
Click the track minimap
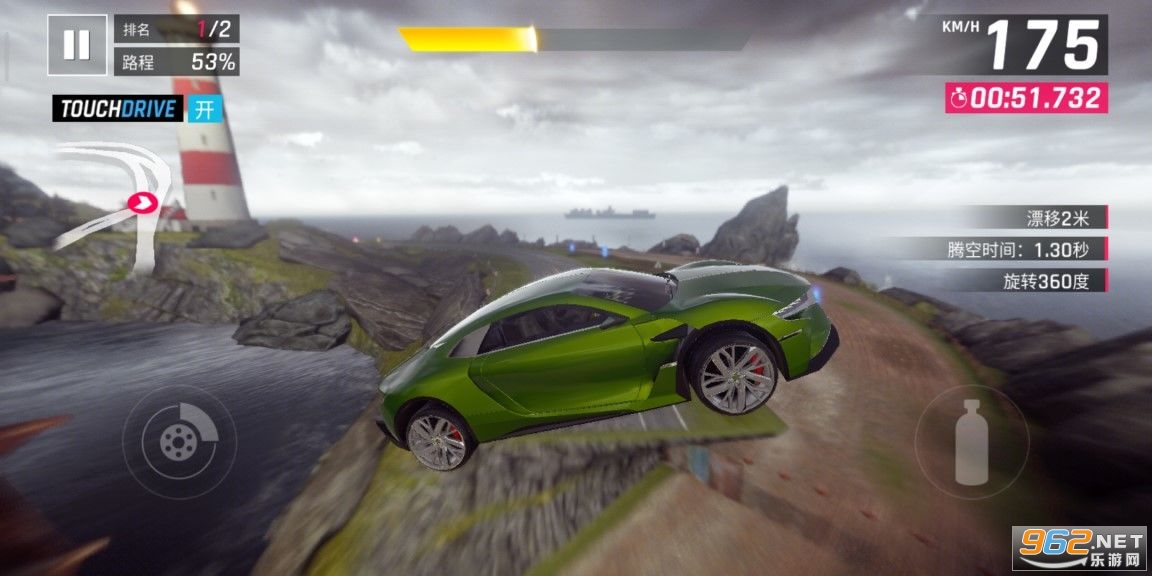coord(110,205)
